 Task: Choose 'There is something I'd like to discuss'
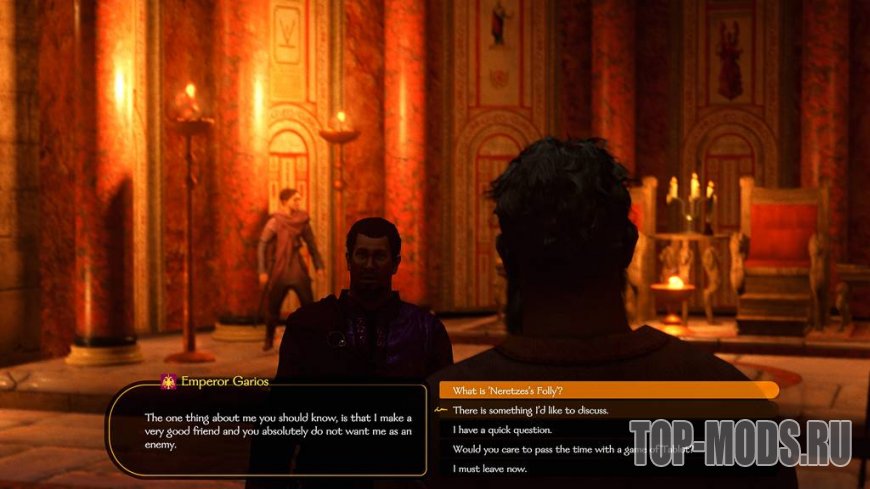click(530, 410)
